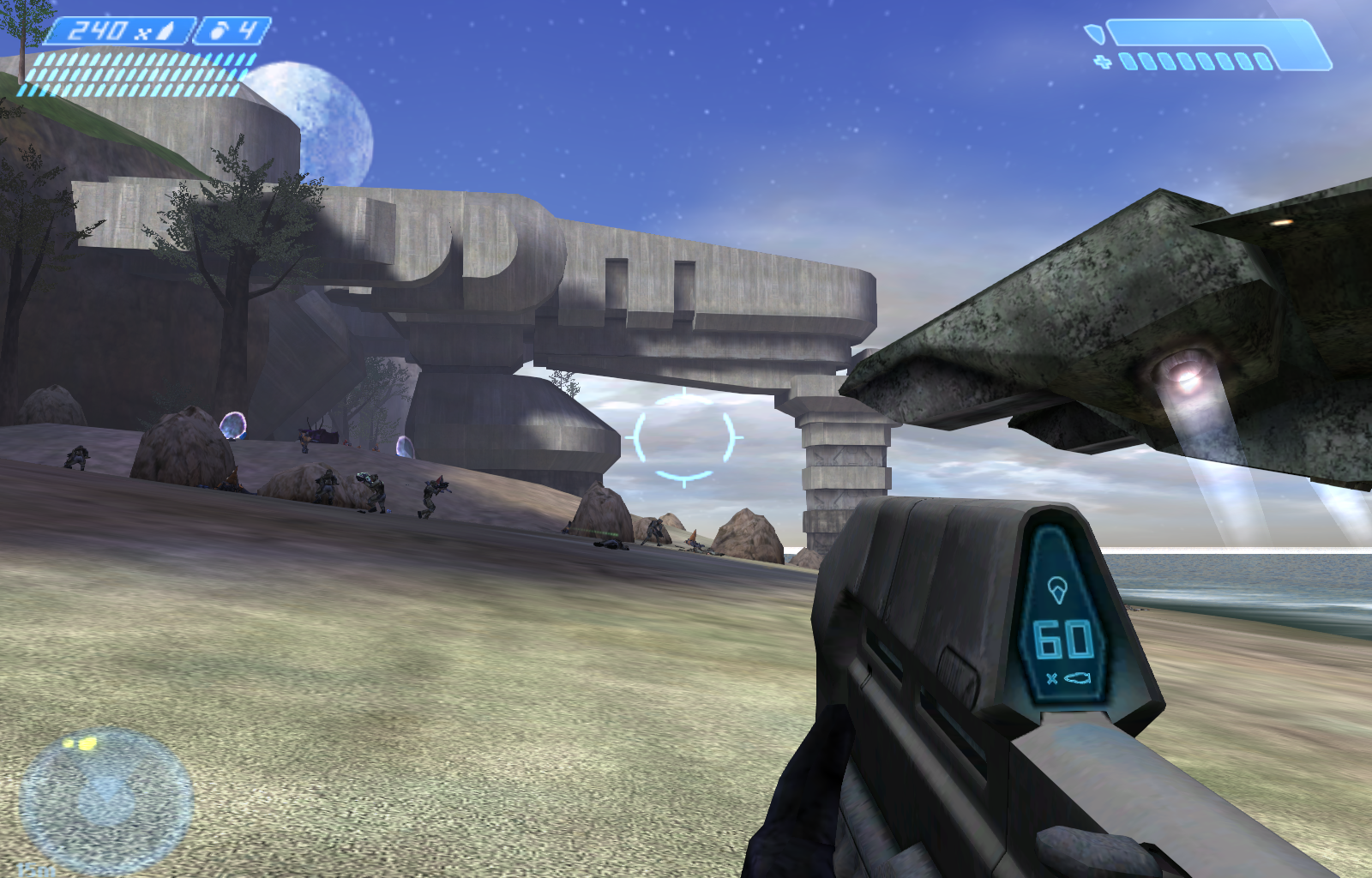Viewport: 1372px width, 878px height.
Task: Click the glowing plasma shield bubble near the rocks
Action: coord(233,424)
